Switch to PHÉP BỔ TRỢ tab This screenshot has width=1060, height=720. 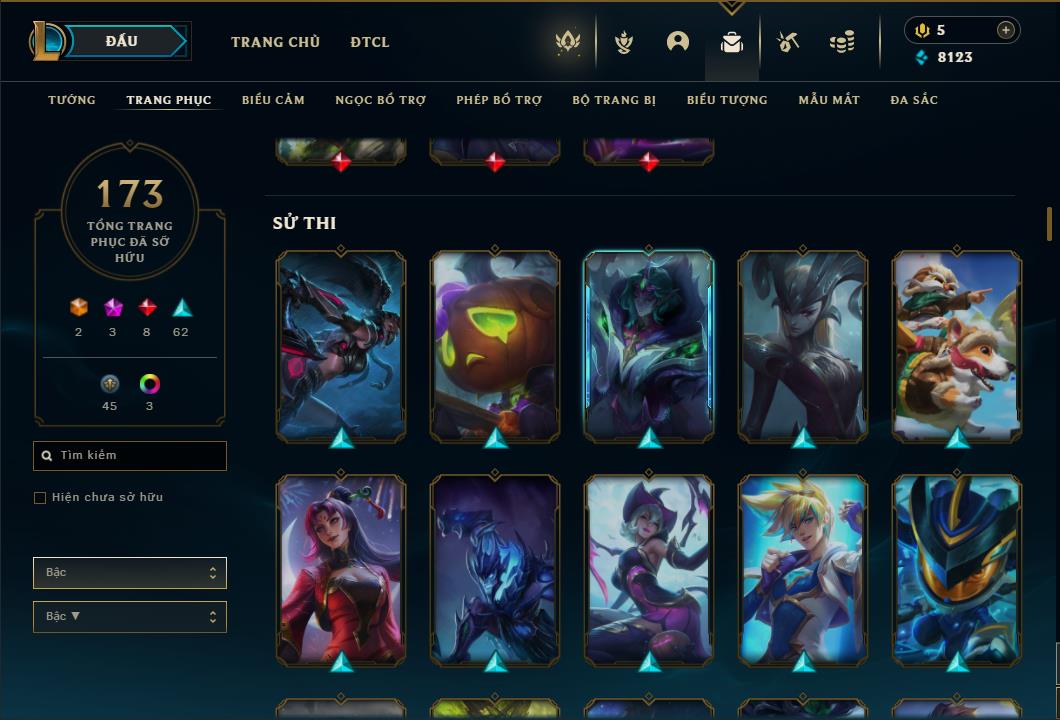[499, 100]
